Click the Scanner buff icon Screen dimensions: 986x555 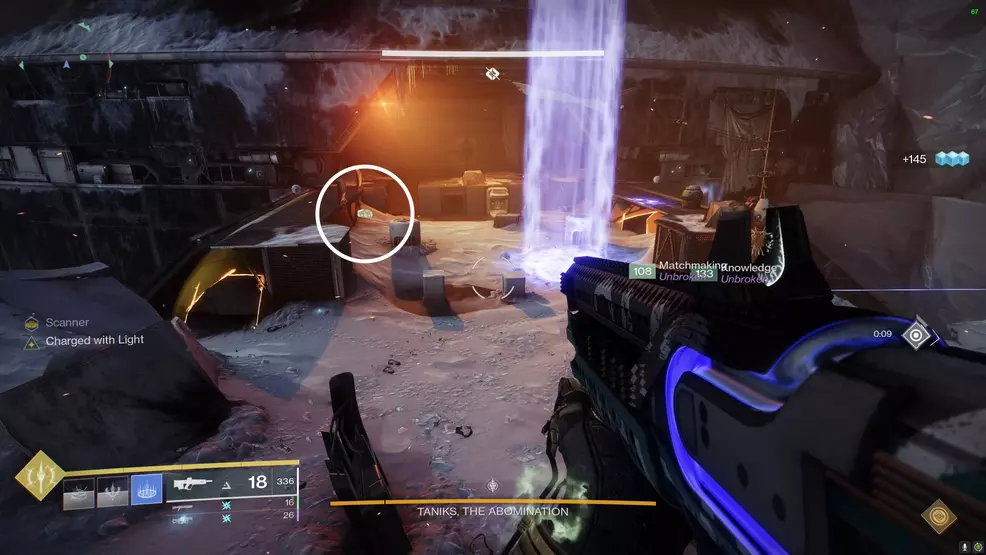(x=32, y=323)
